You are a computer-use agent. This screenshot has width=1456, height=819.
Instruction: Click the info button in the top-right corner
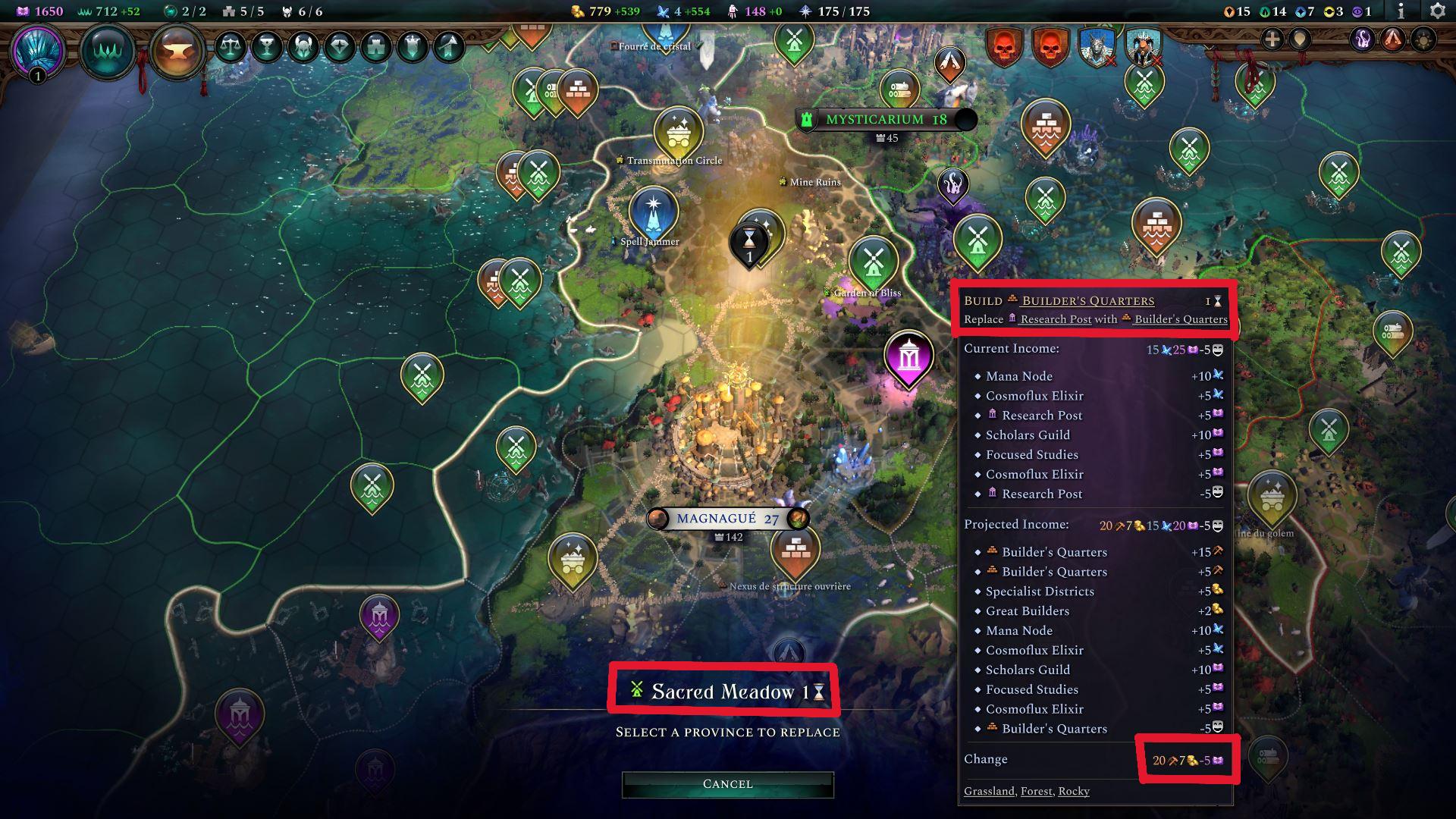point(1401,11)
